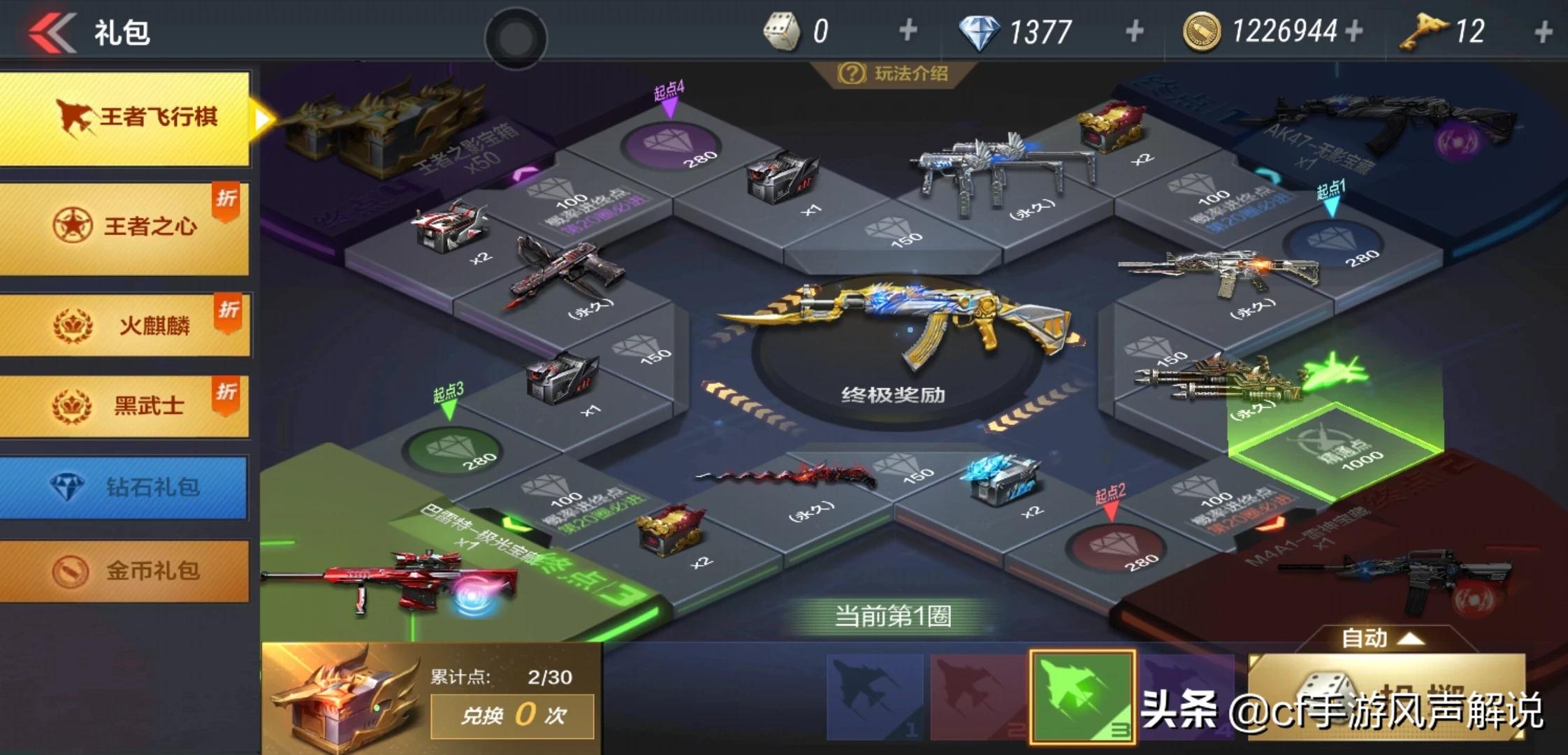1568x755 pixels.
Task: Add gold coins with the plus button
Action: coord(1353,31)
